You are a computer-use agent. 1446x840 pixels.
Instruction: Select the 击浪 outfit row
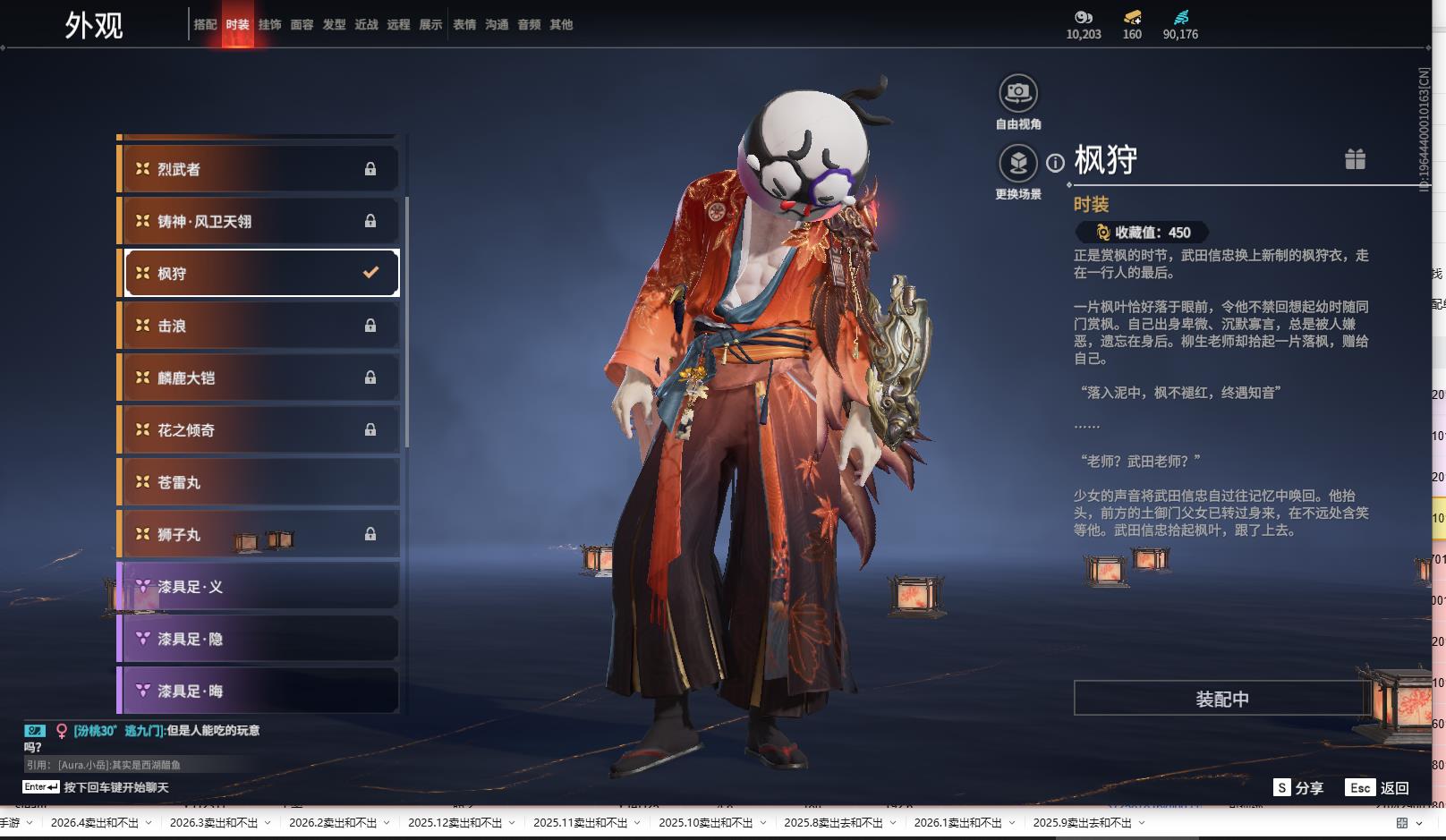pos(259,326)
